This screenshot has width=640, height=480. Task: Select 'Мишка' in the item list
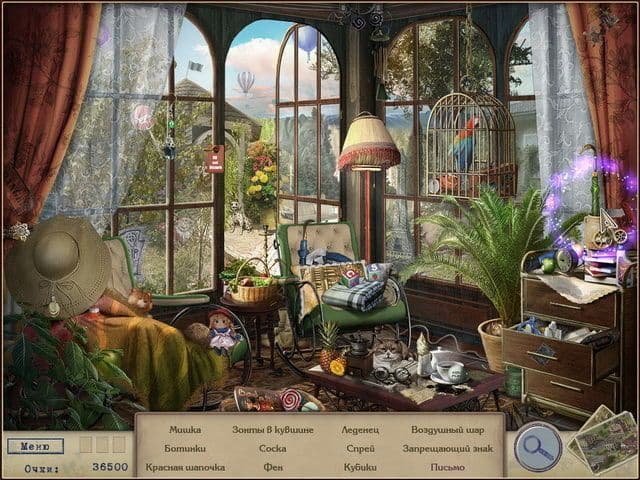(x=185, y=430)
